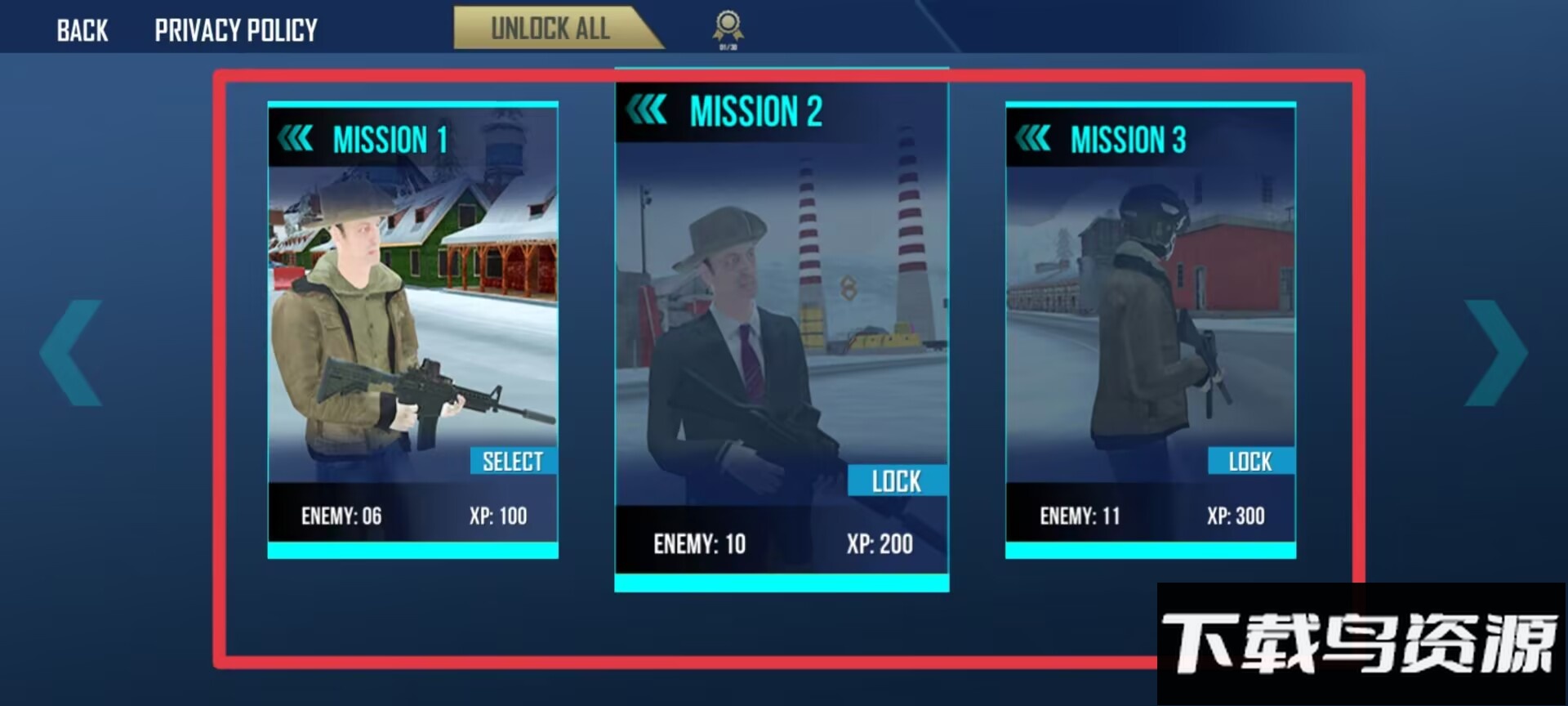Choose the Mission 1 card
The width and height of the screenshot is (1568, 706).
click(412, 311)
